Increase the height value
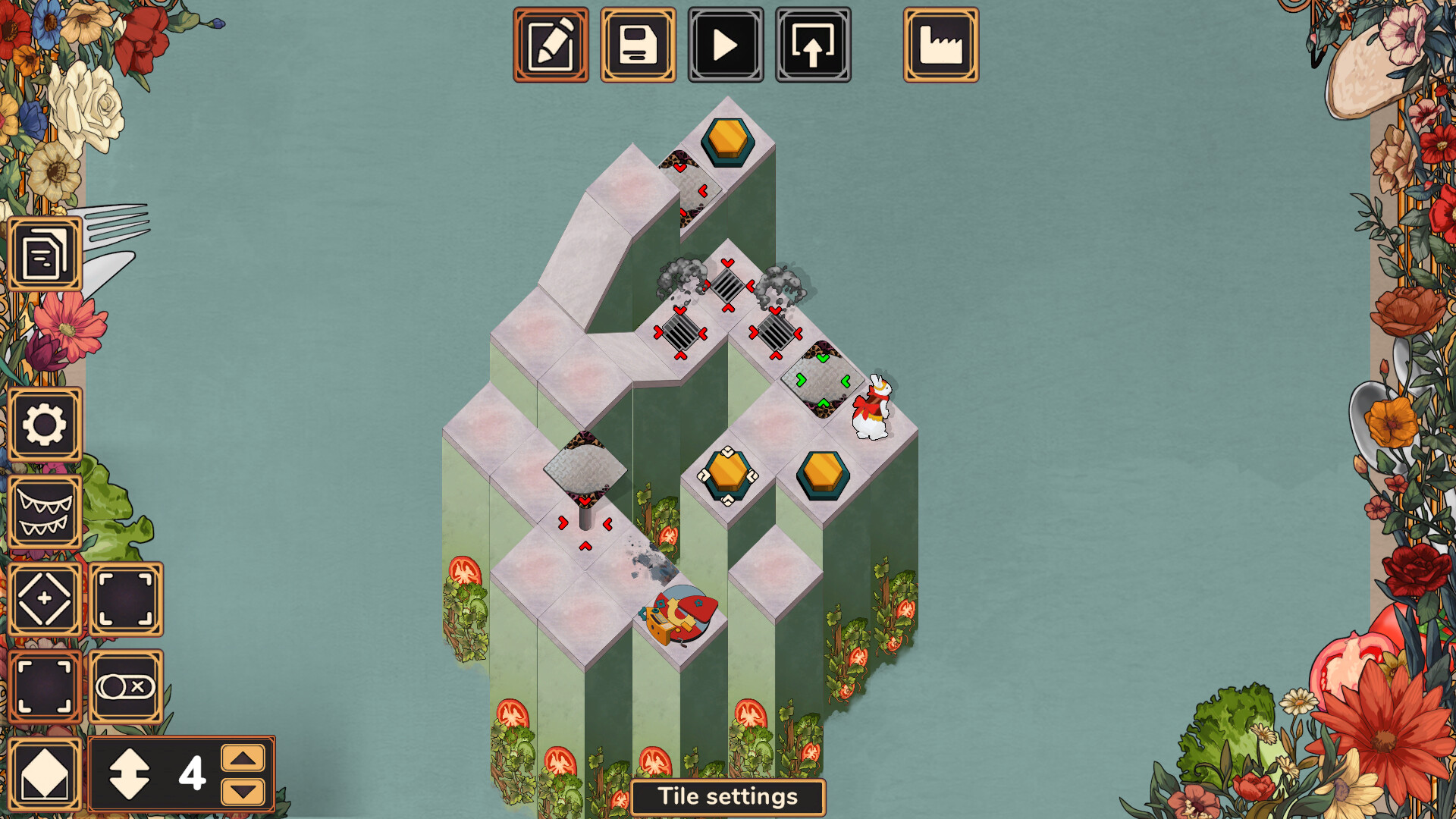1456x819 pixels. pos(243,758)
